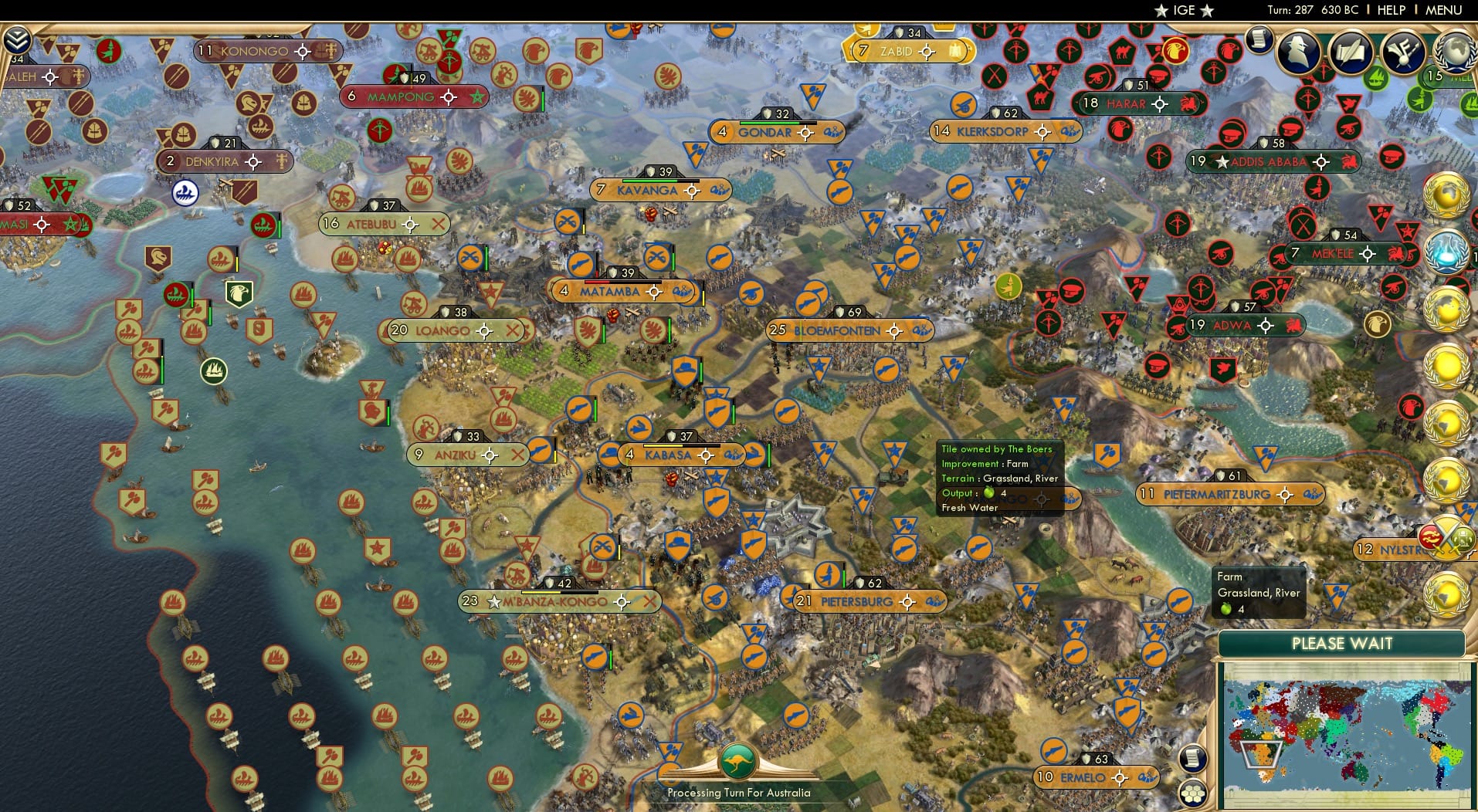
Task: Open the MENU item in top bar
Action: tap(1443, 10)
